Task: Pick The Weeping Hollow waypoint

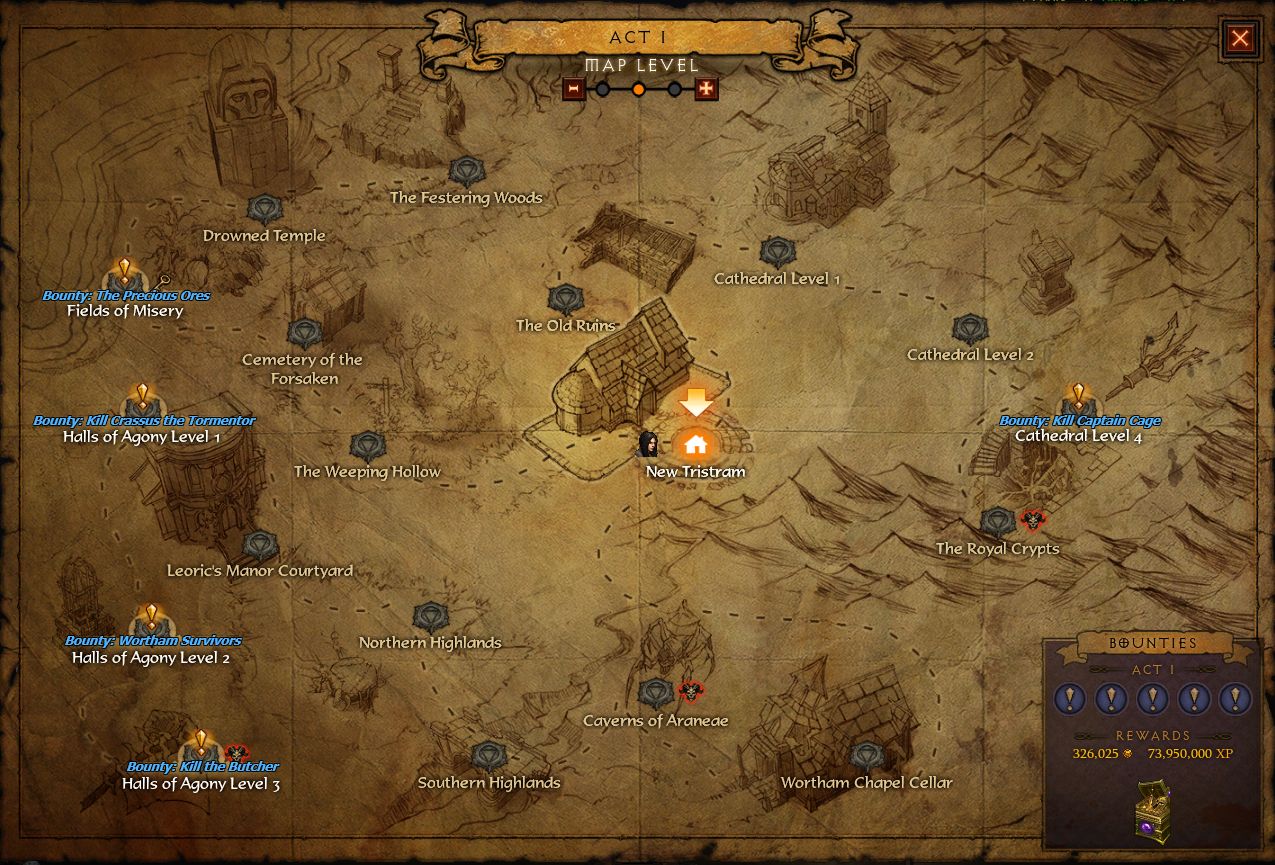Action: [x=367, y=446]
